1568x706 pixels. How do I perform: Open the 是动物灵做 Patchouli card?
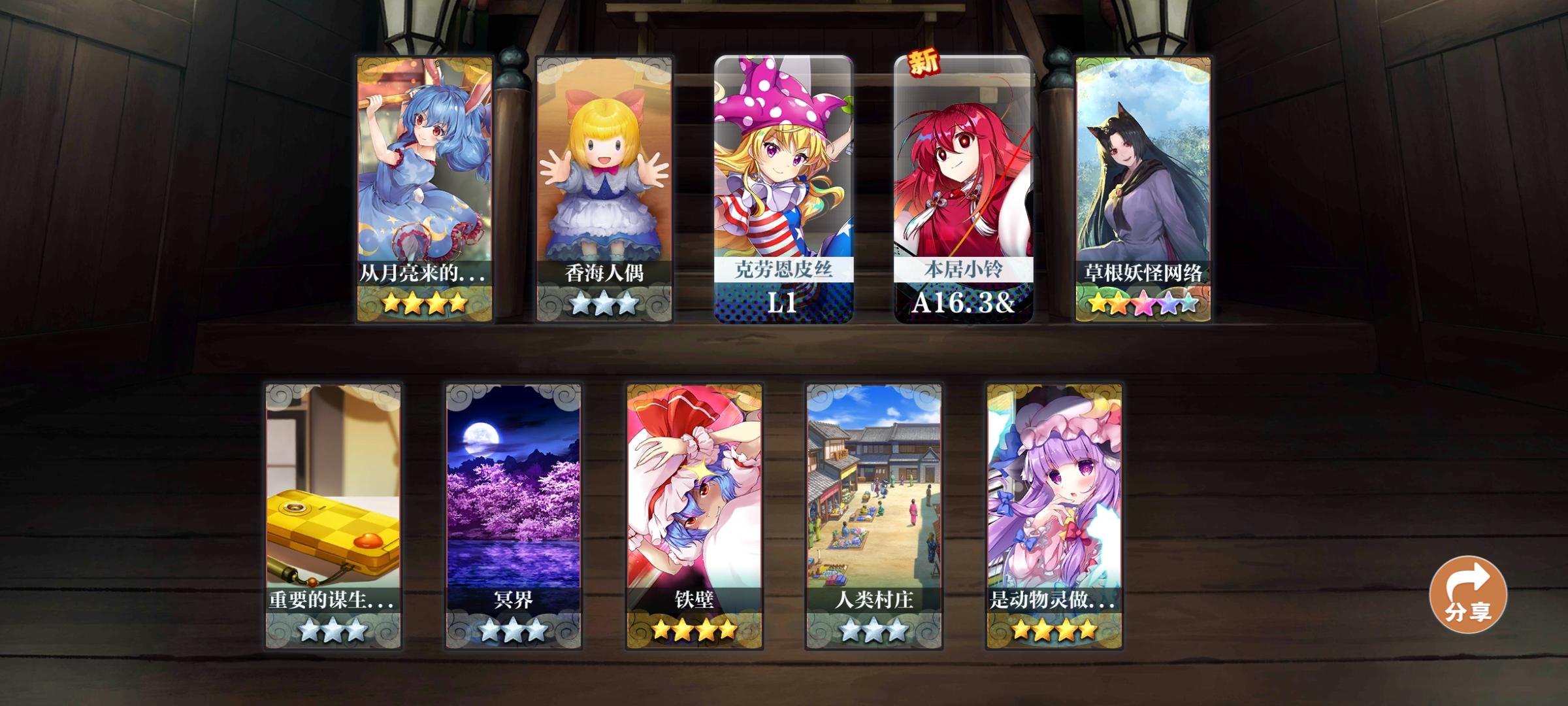[1054, 497]
